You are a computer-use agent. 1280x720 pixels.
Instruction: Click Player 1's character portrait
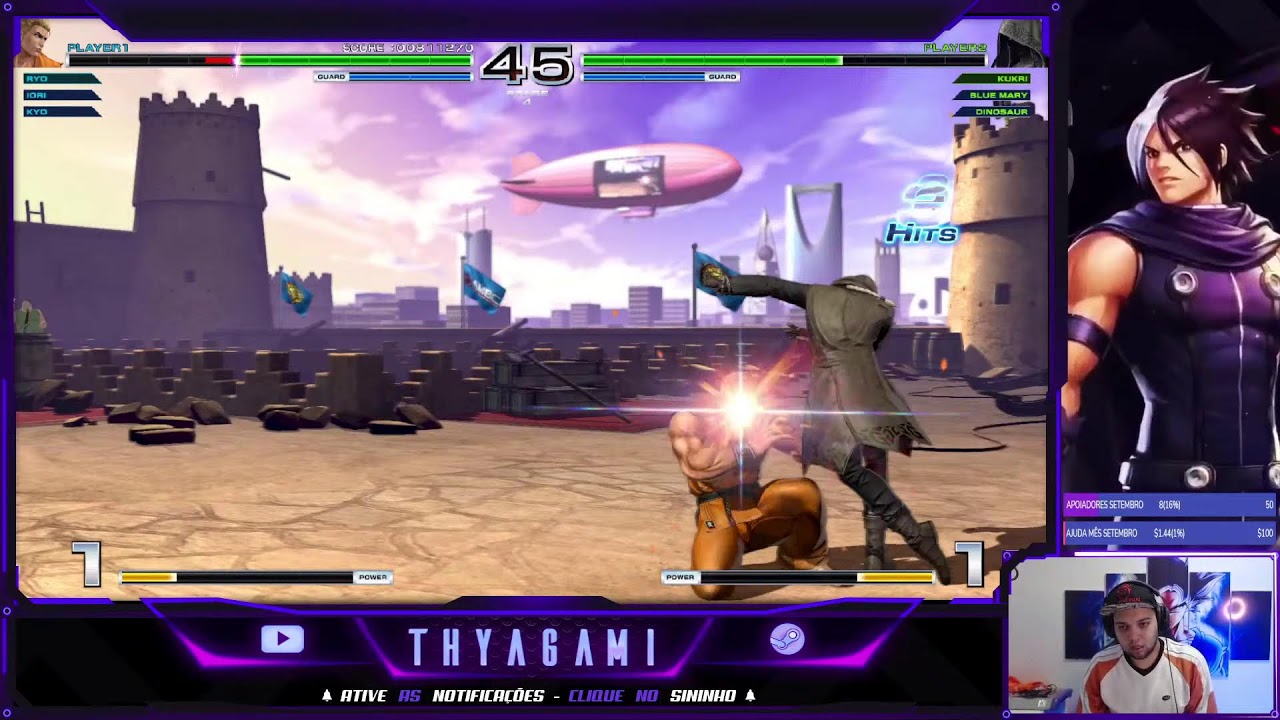click(x=39, y=44)
